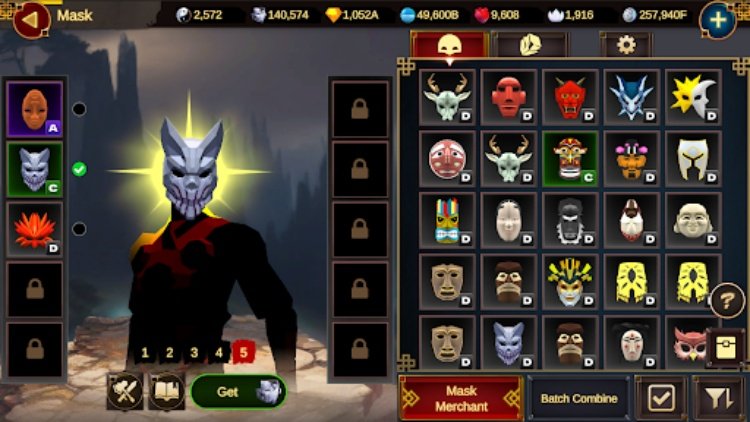Show the question mark help
Image resolution: width=750 pixels, height=422 pixels.
point(727,300)
